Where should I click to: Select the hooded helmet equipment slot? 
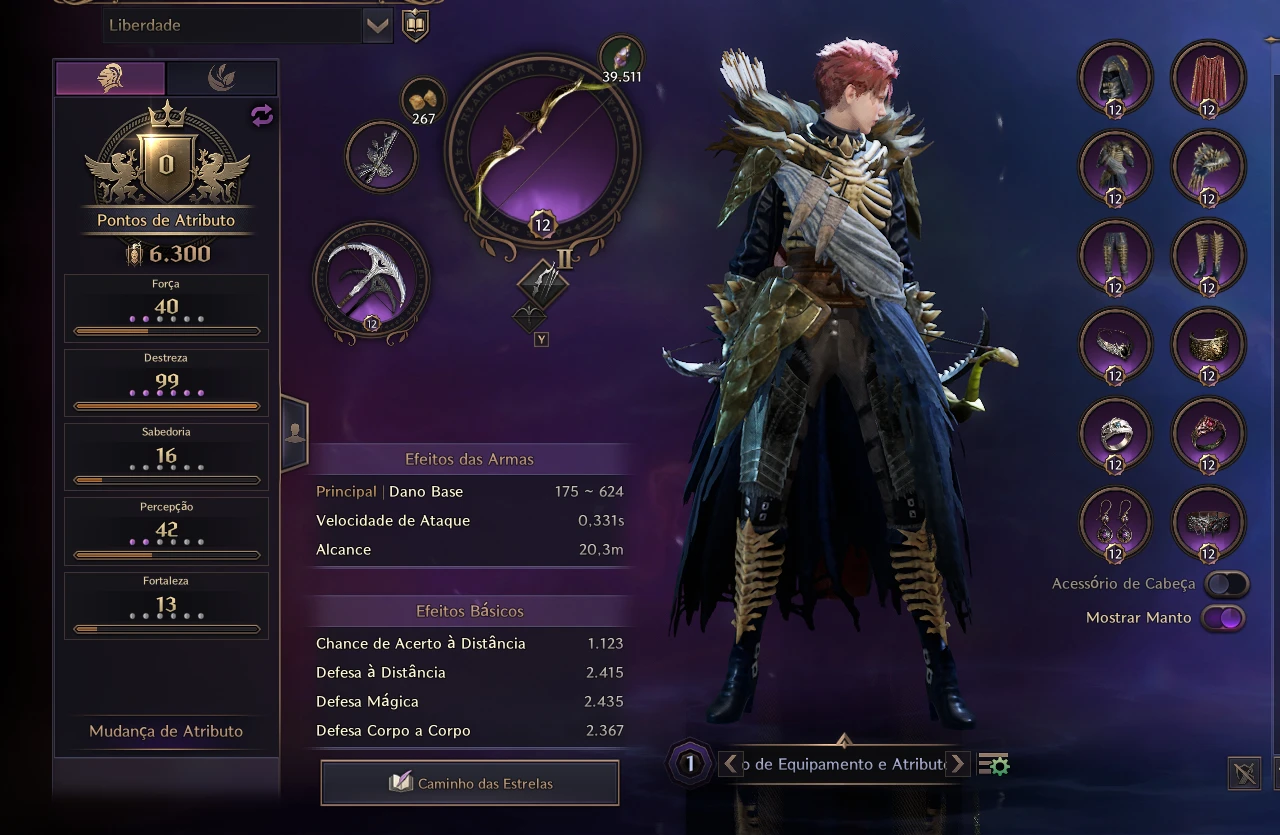click(1115, 78)
